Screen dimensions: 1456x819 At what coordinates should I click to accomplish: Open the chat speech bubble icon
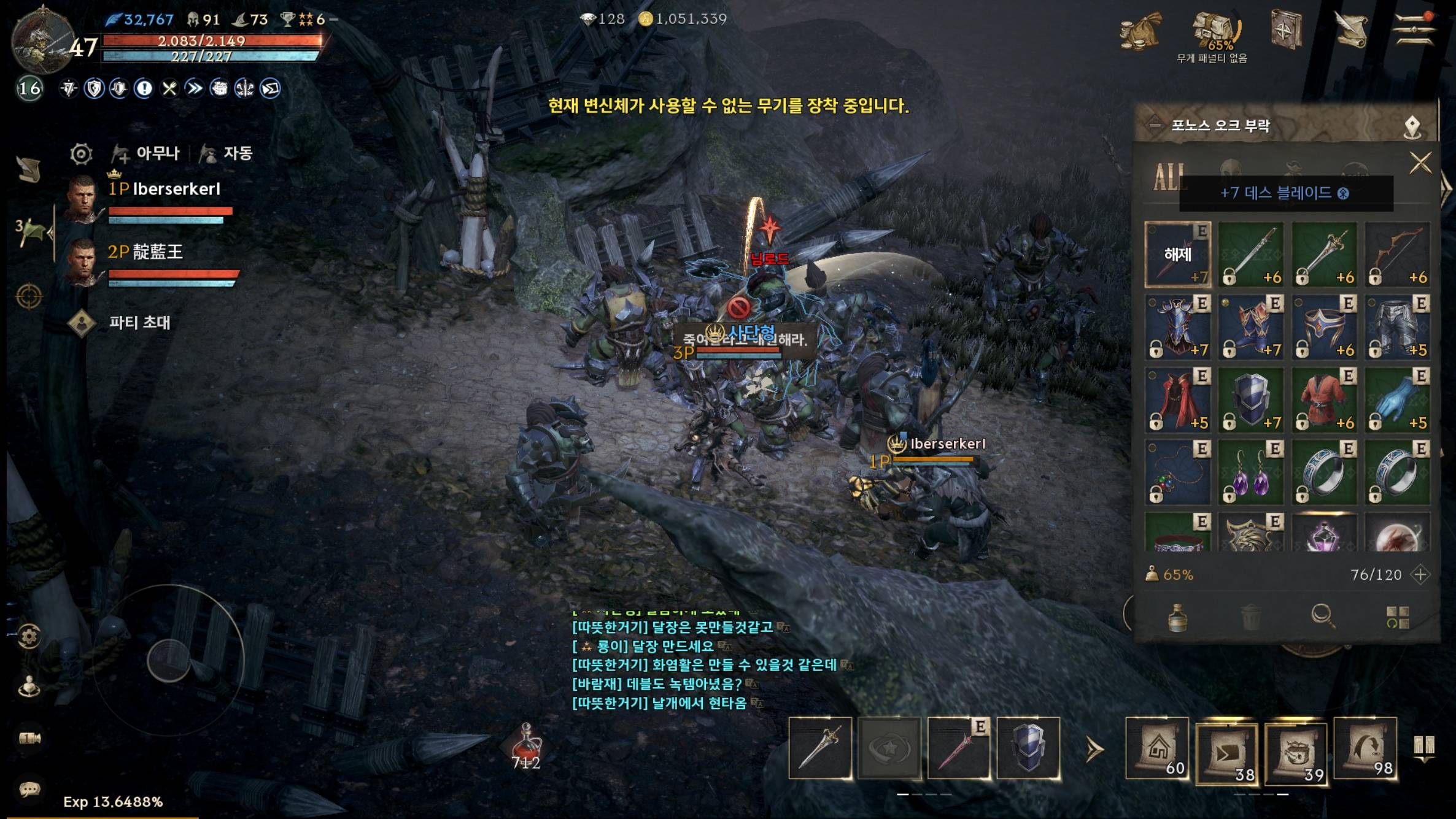(x=29, y=789)
